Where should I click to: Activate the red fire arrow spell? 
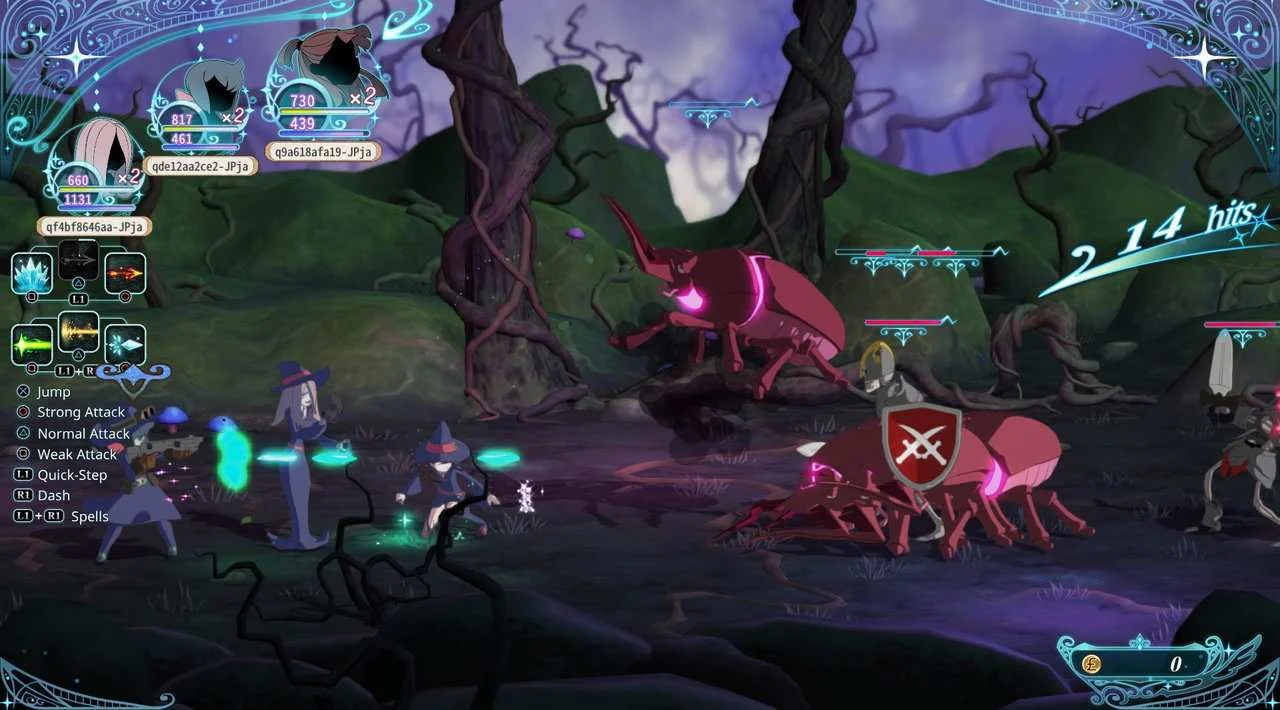[125, 272]
